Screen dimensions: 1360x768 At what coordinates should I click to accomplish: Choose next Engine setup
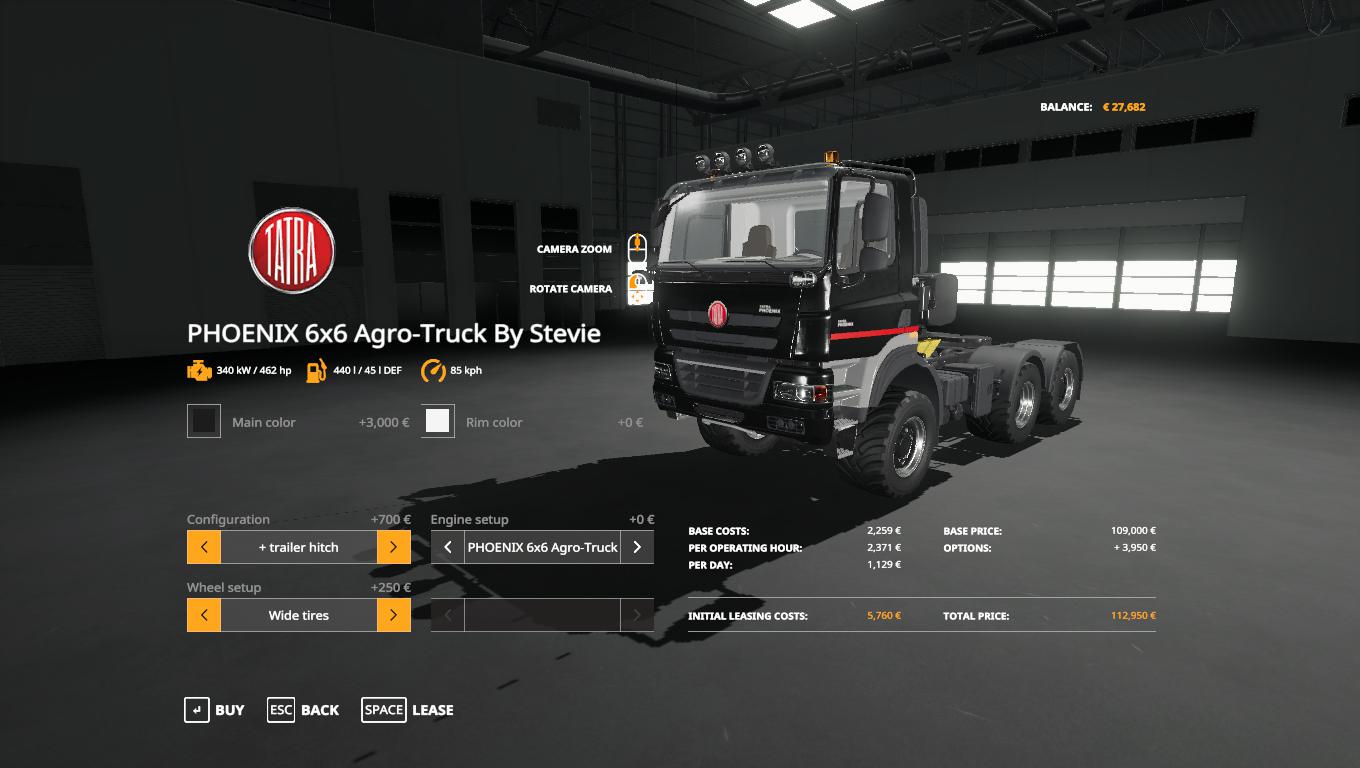(x=637, y=547)
